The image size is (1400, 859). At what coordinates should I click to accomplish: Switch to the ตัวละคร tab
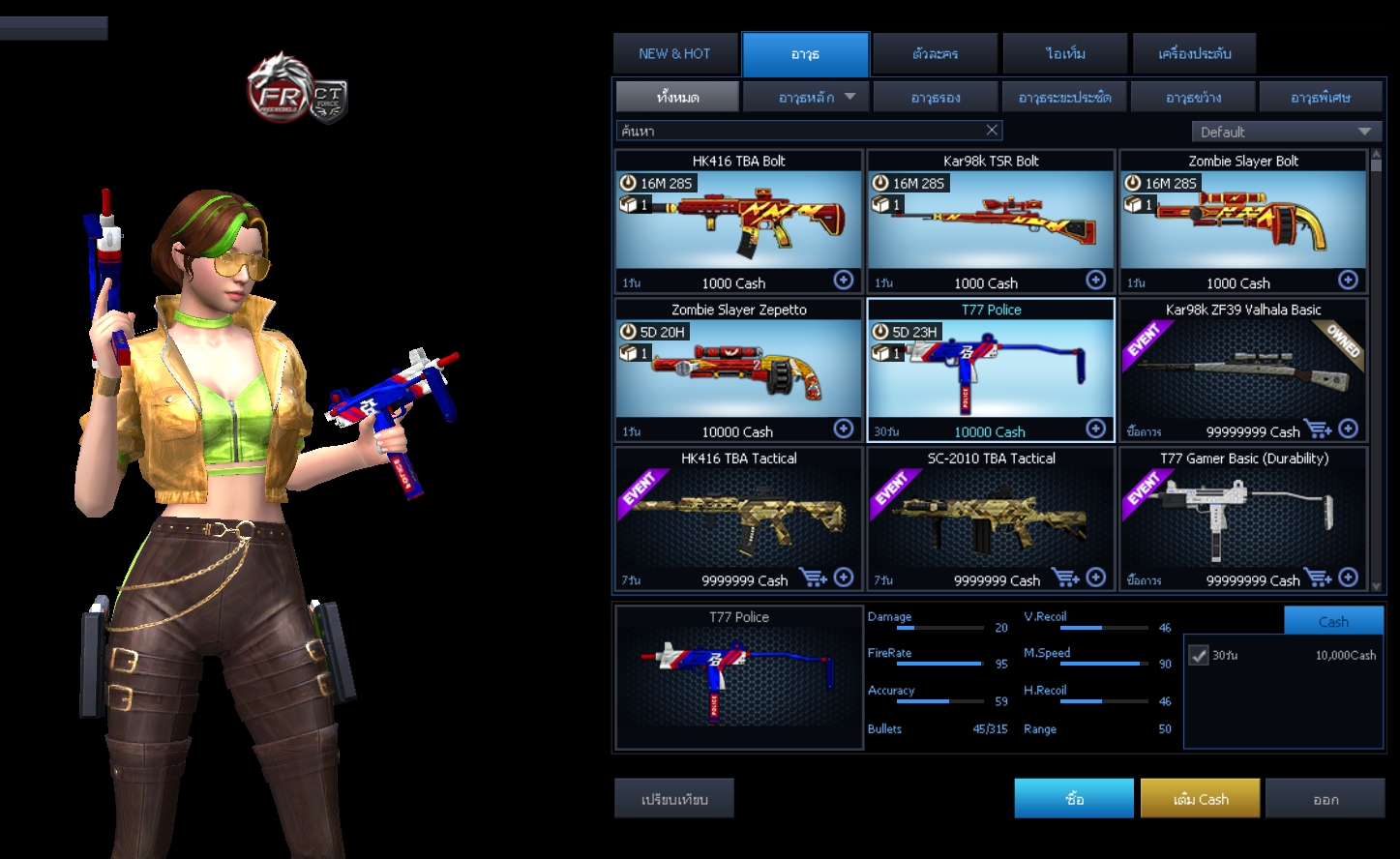click(x=935, y=54)
